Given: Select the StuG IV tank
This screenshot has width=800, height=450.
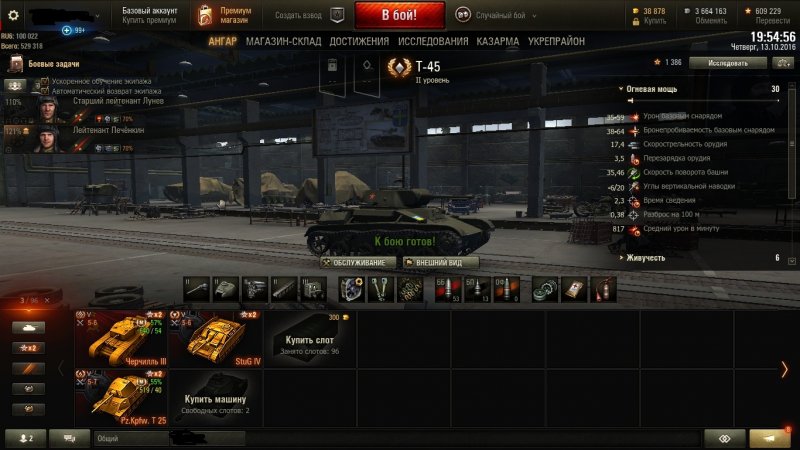Looking at the screenshot, I should [213, 338].
